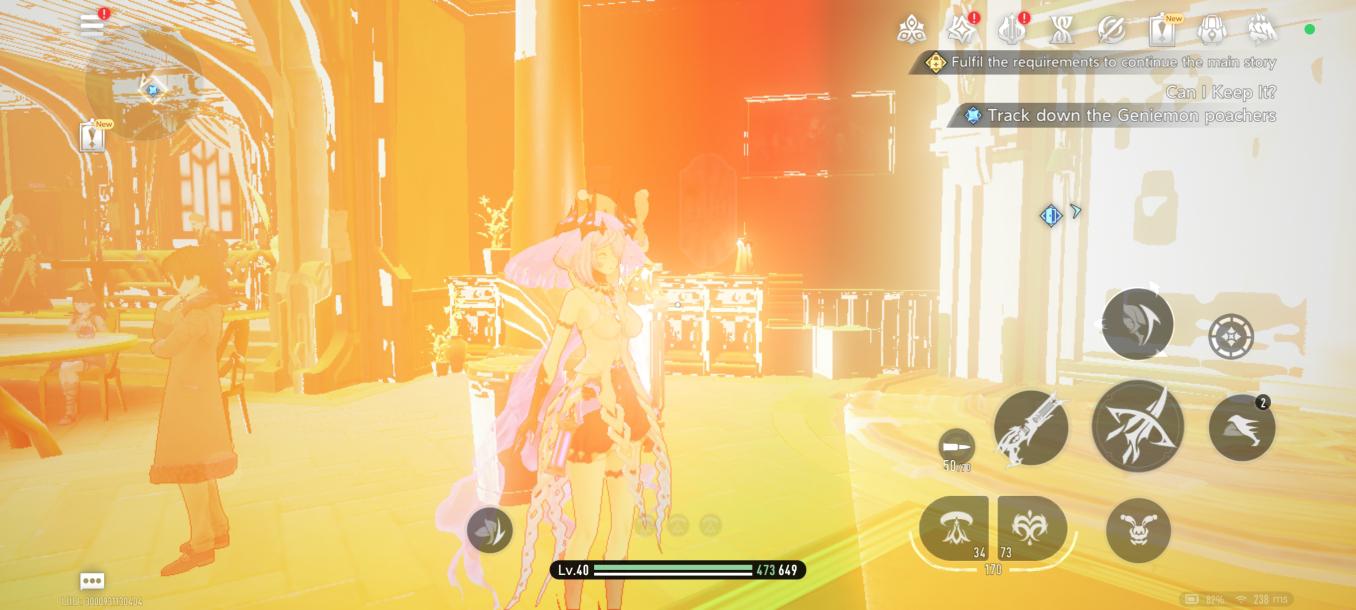Activate the mushroom-shaped skill with 34
The width and height of the screenshot is (1356, 610).
click(953, 528)
